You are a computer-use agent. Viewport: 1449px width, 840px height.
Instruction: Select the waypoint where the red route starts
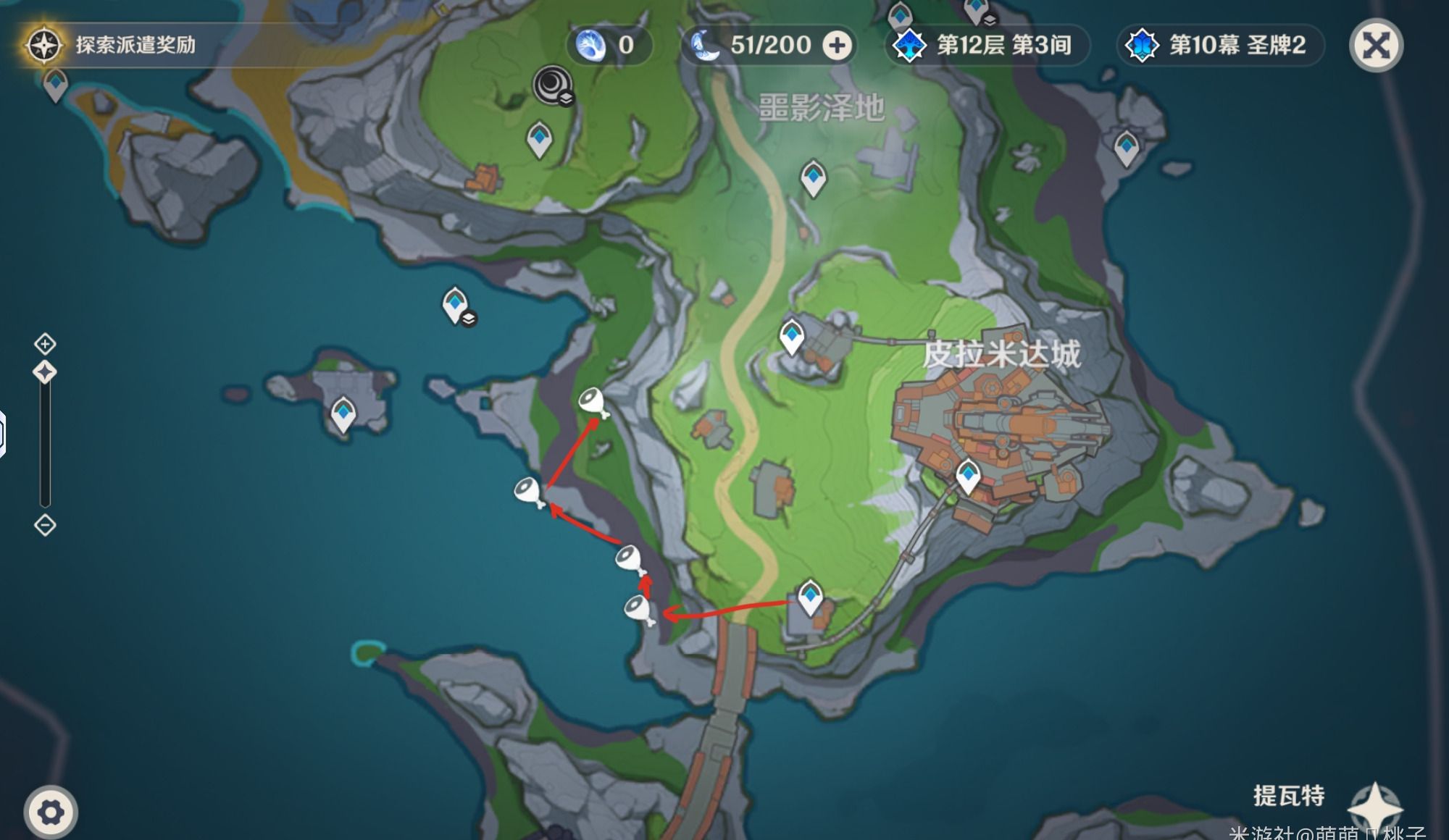coord(809,597)
